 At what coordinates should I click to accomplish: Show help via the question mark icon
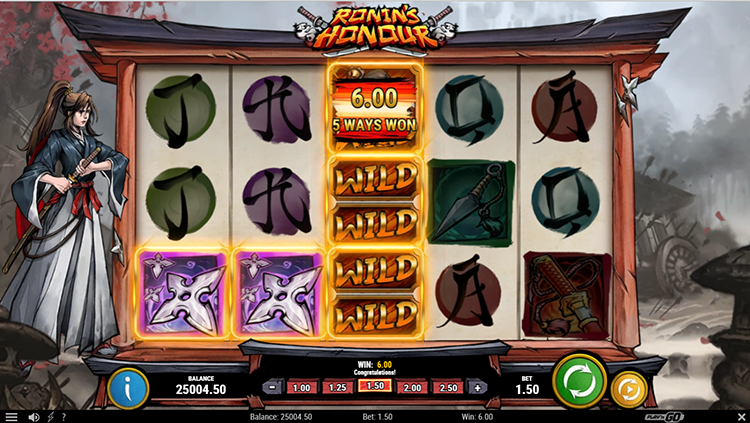[x=63, y=416]
